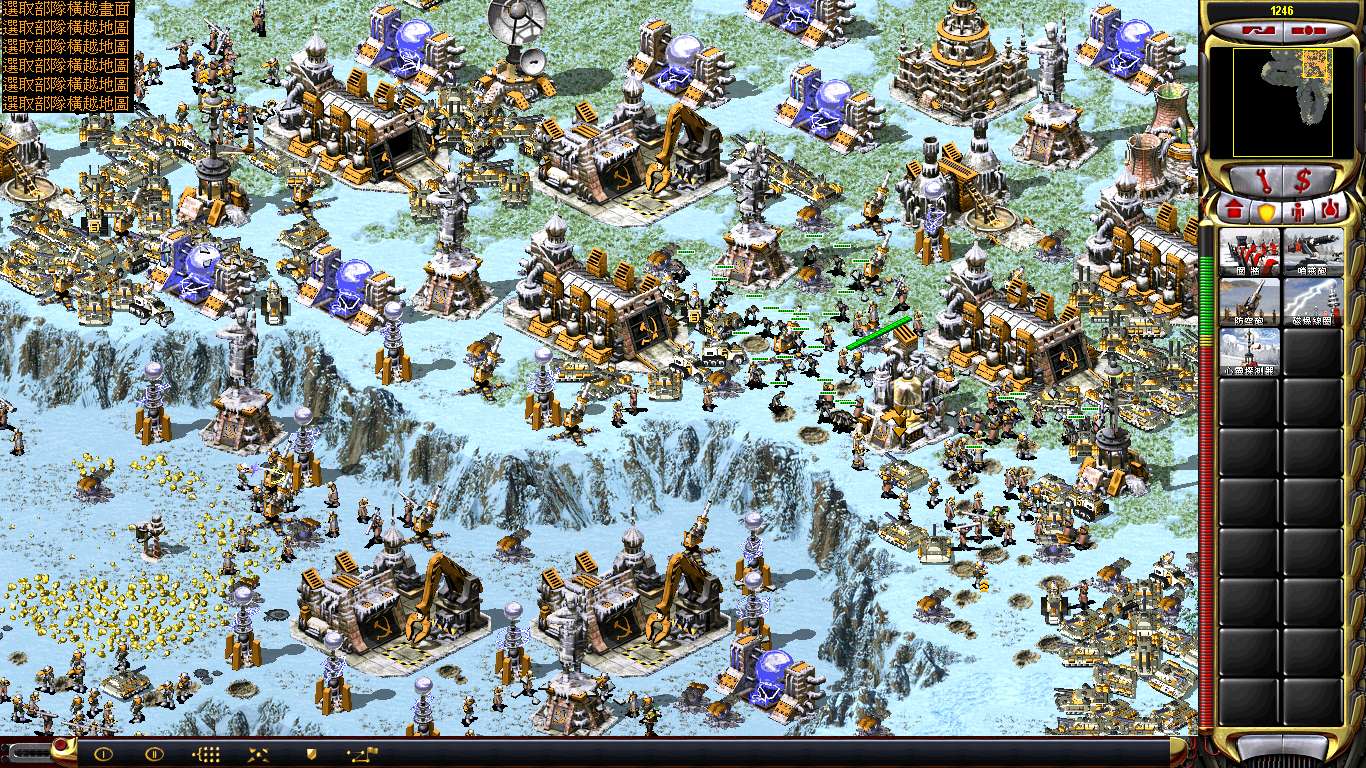Select team I on the command bar
The image size is (1366, 768).
pyautogui.click(x=103, y=754)
